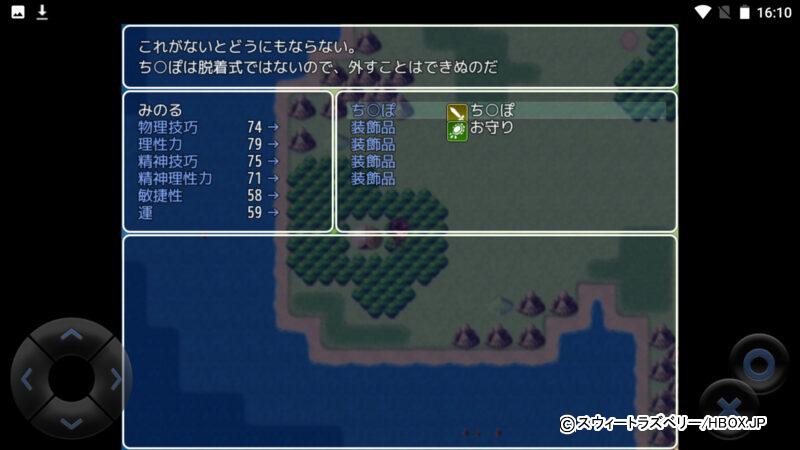Select the ち○ぽ equipment slot row
Image resolution: width=800 pixels, height=450 pixels.
(x=505, y=111)
